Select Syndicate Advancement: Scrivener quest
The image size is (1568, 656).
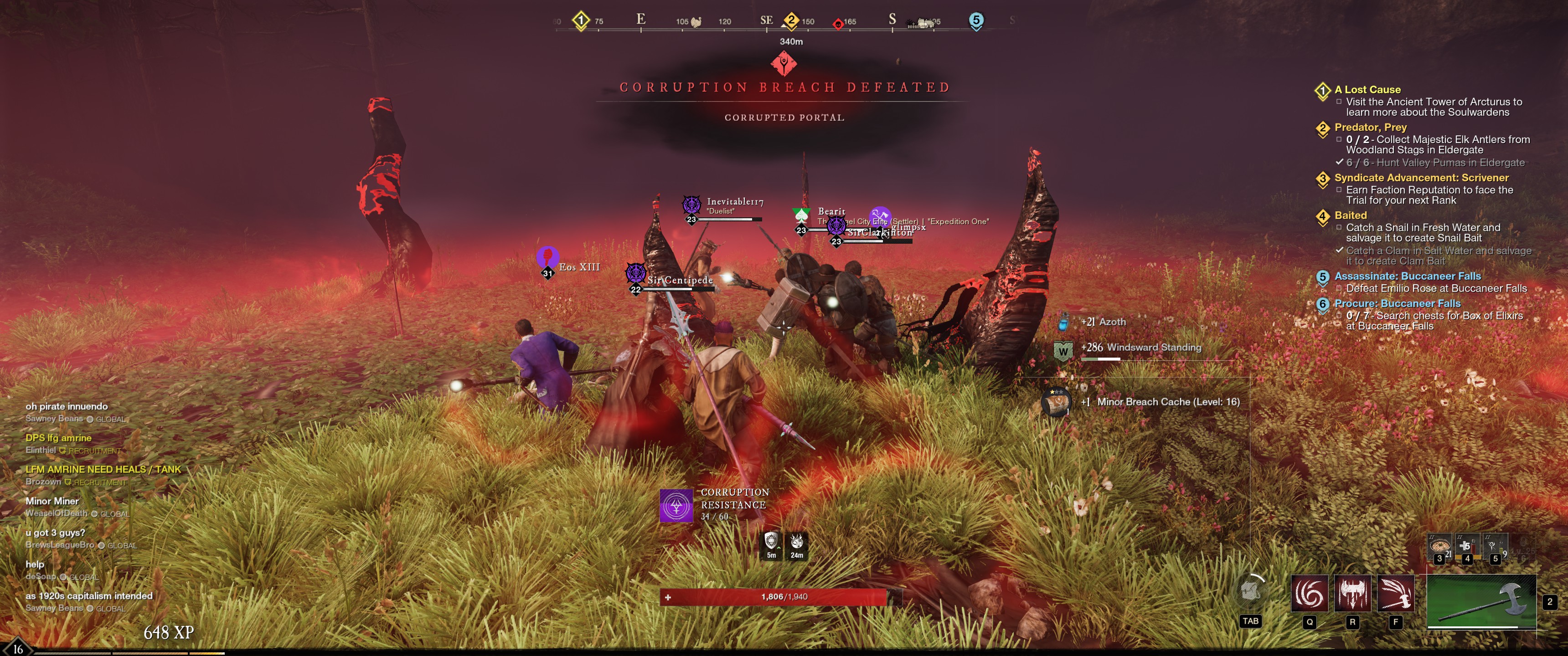tap(1421, 178)
